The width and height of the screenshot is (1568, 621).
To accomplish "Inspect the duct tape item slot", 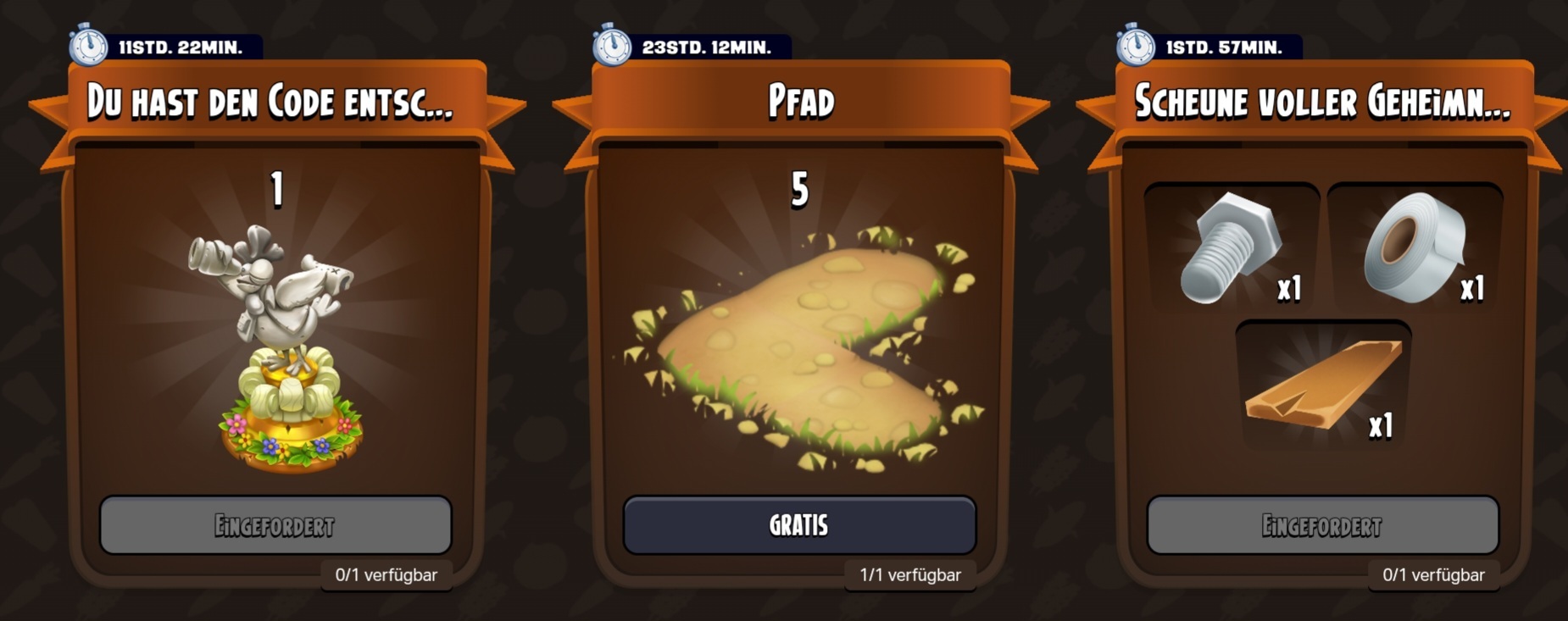I will click(x=1415, y=247).
